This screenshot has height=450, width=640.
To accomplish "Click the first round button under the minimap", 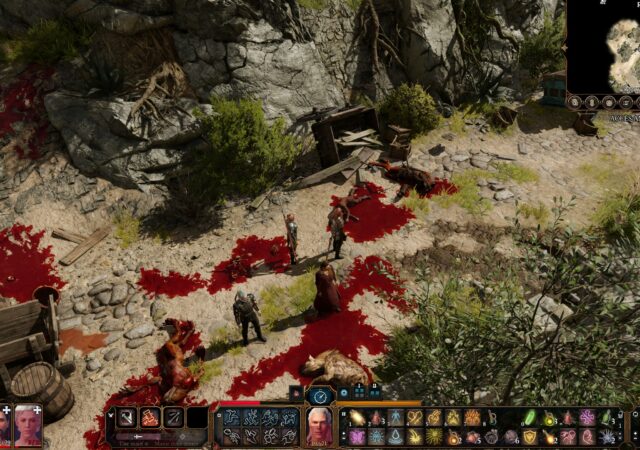I will pyautogui.click(x=577, y=102).
